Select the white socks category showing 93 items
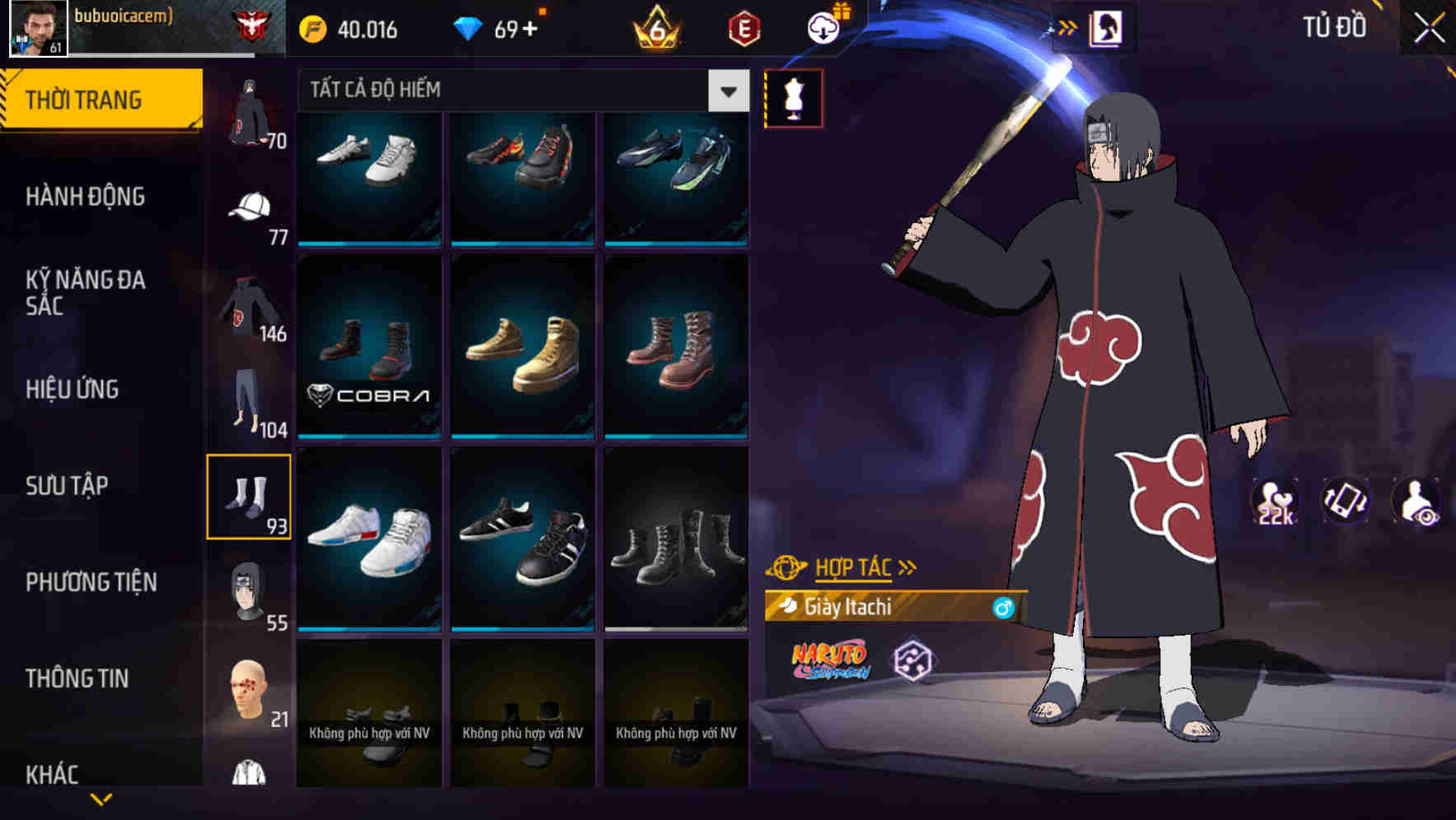 [x=250, y=495]
